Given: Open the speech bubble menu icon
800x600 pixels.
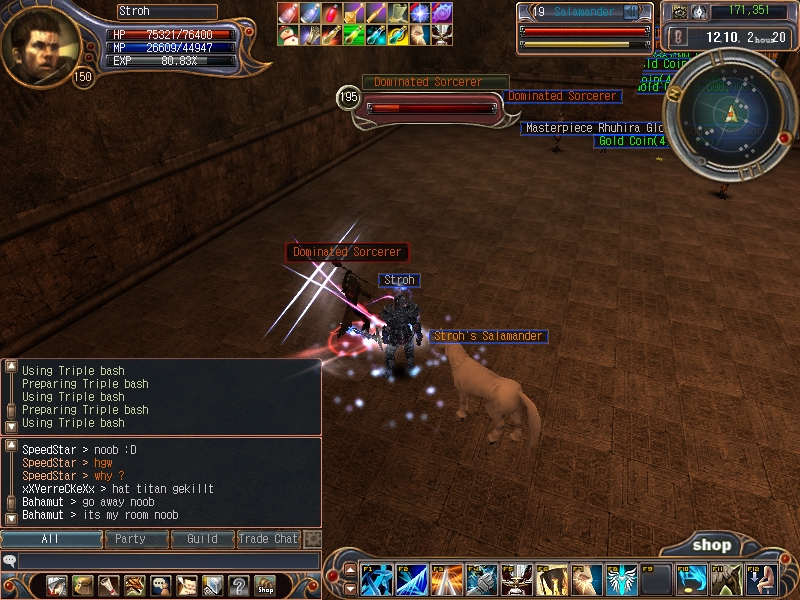Looking at the screenshot, I should tap(161, 585).
